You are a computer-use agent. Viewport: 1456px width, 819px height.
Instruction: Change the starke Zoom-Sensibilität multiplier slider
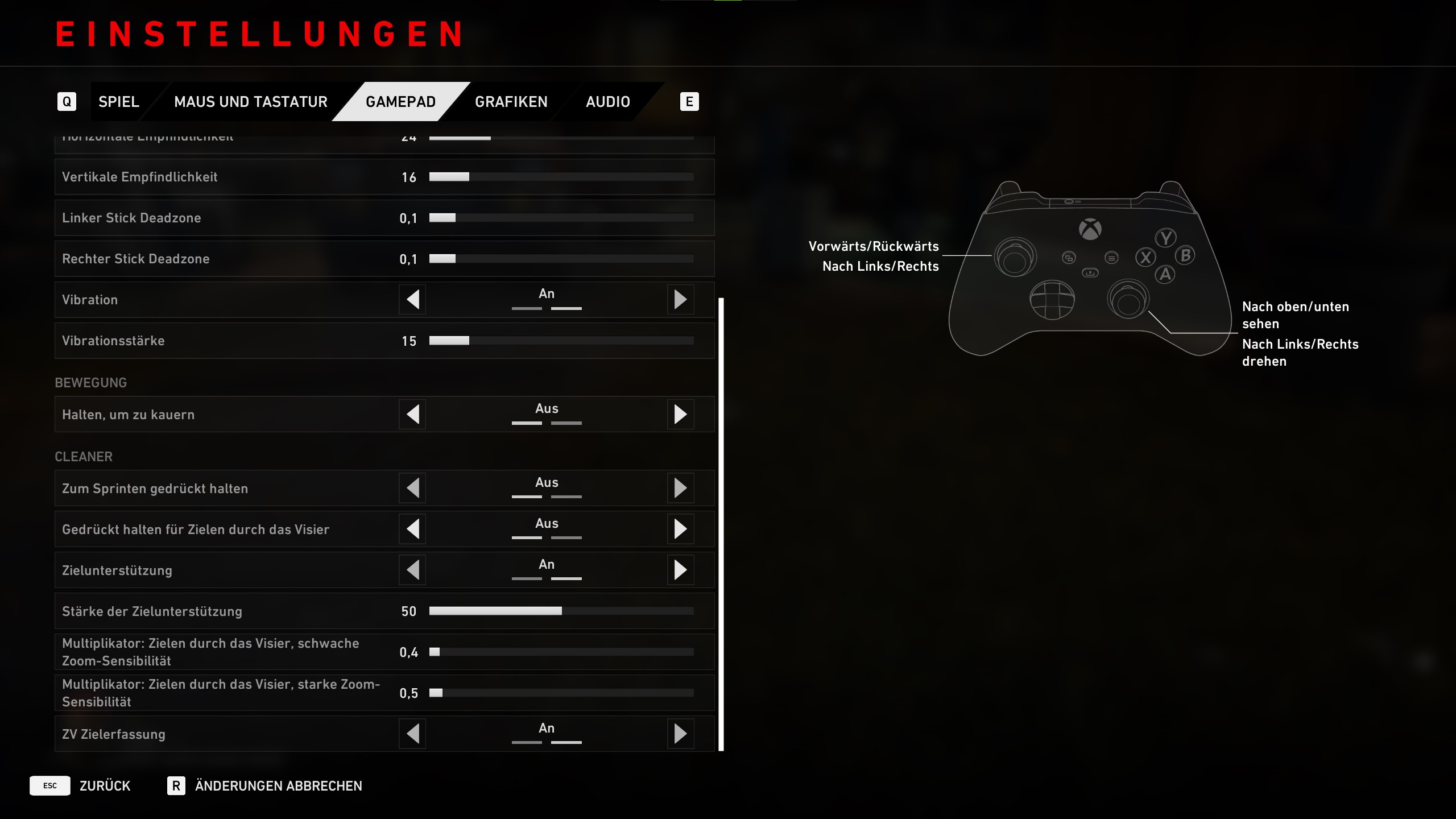click(561, 693)
